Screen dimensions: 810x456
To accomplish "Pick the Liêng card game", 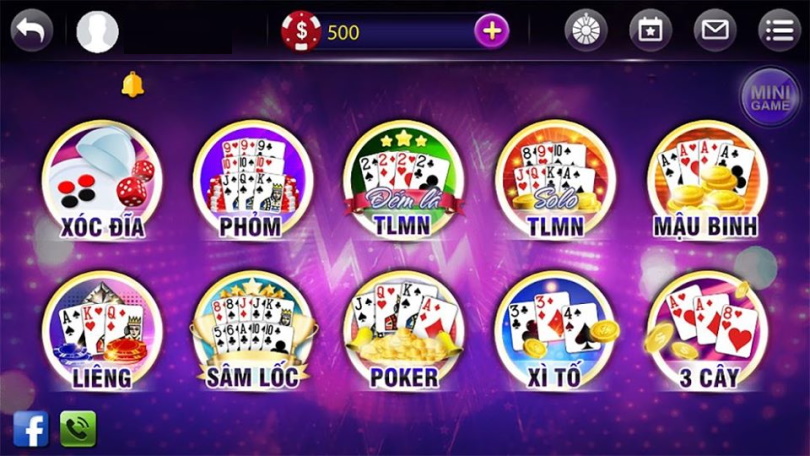I will click(100, 332).
